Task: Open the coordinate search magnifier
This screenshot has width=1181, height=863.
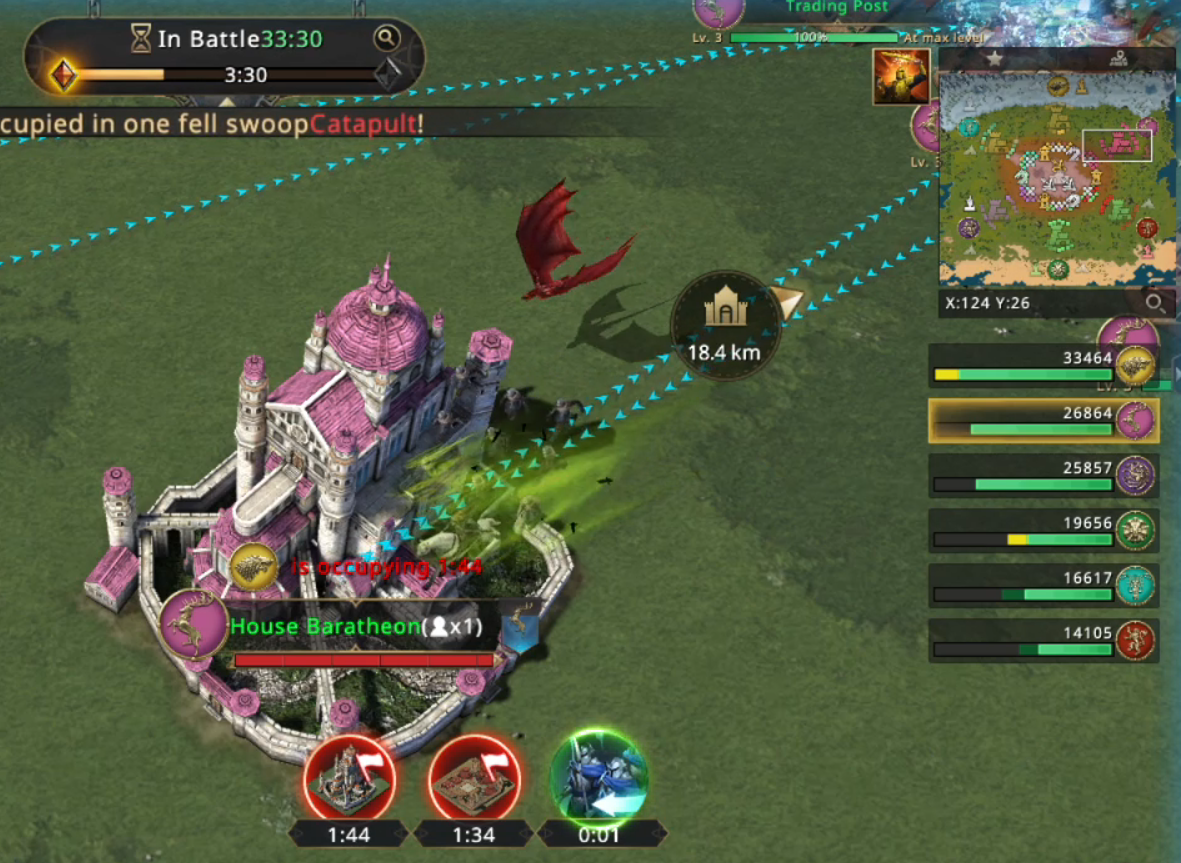Action: (1155, 302)
